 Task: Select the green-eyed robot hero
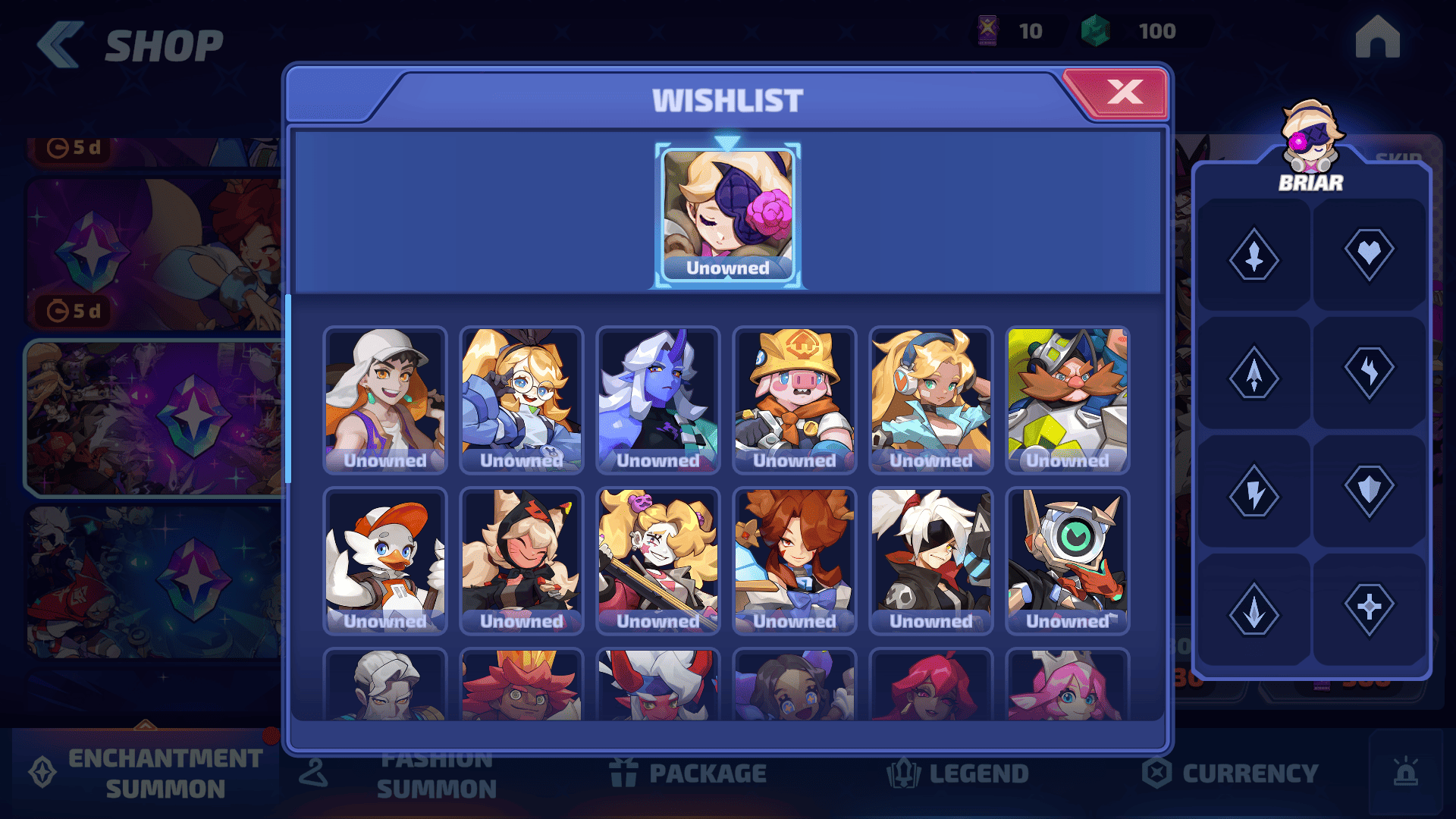pyautogui.click(x=1068, y=560)
